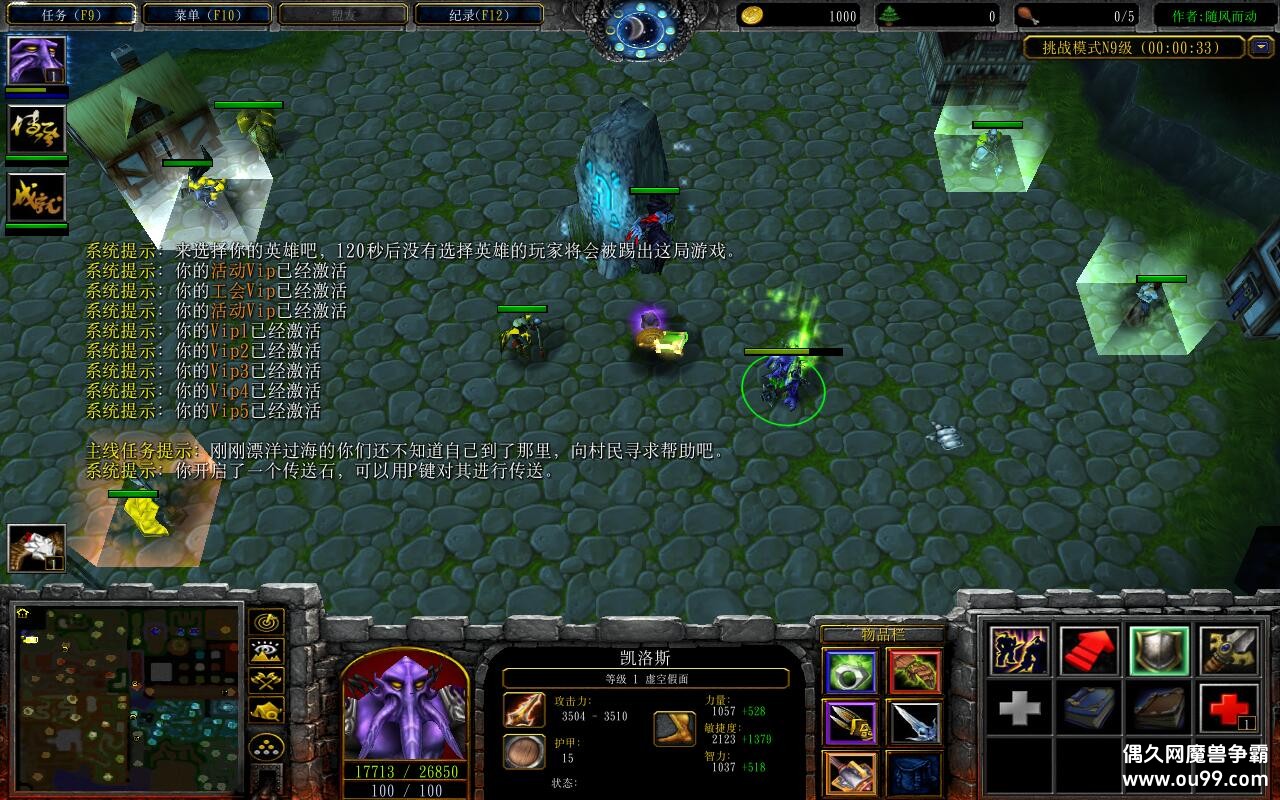Screen dimensions: 1280x800
Task: Use the golden claw inventory item
Action: [x=852, y=722]
